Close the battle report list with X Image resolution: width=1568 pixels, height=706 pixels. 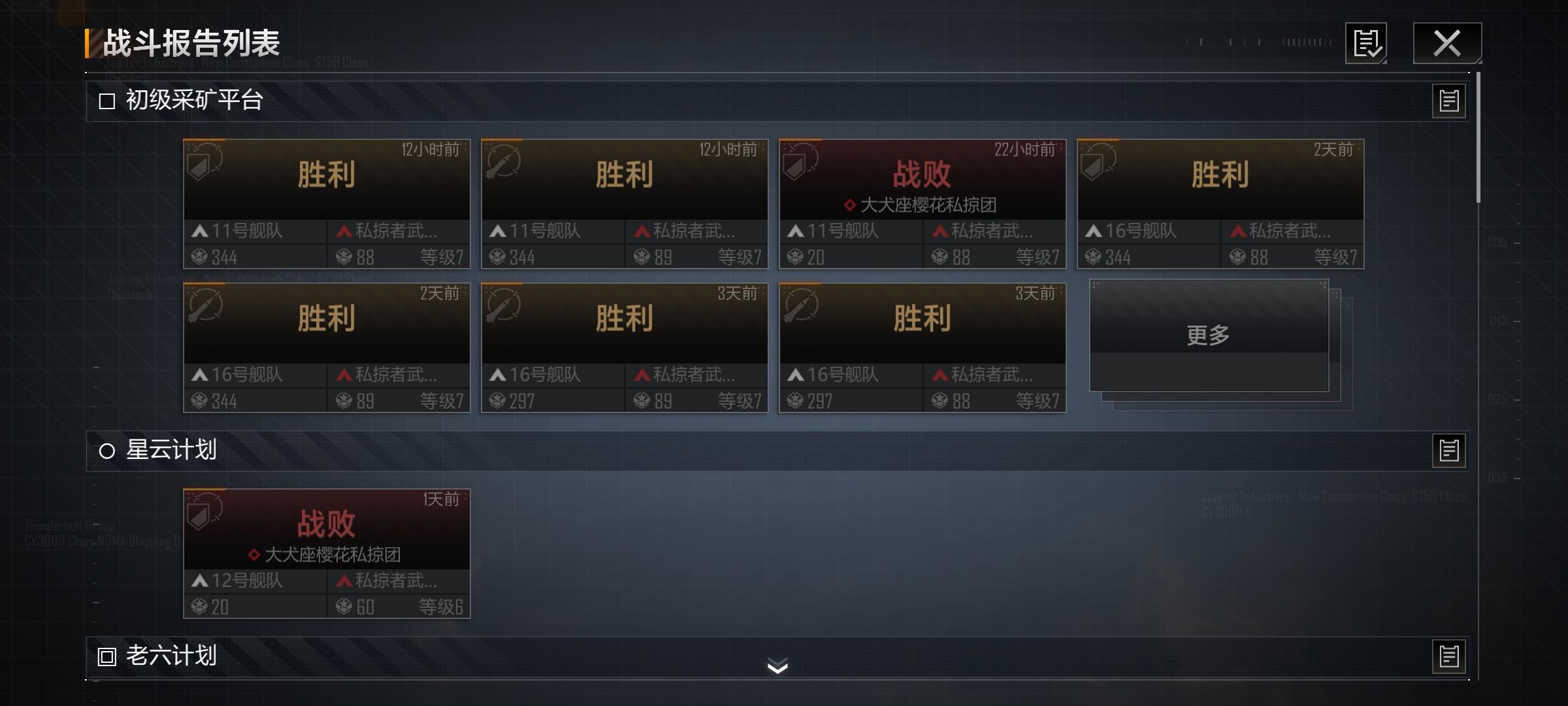pyautogui.click(x=1446, y=44)
